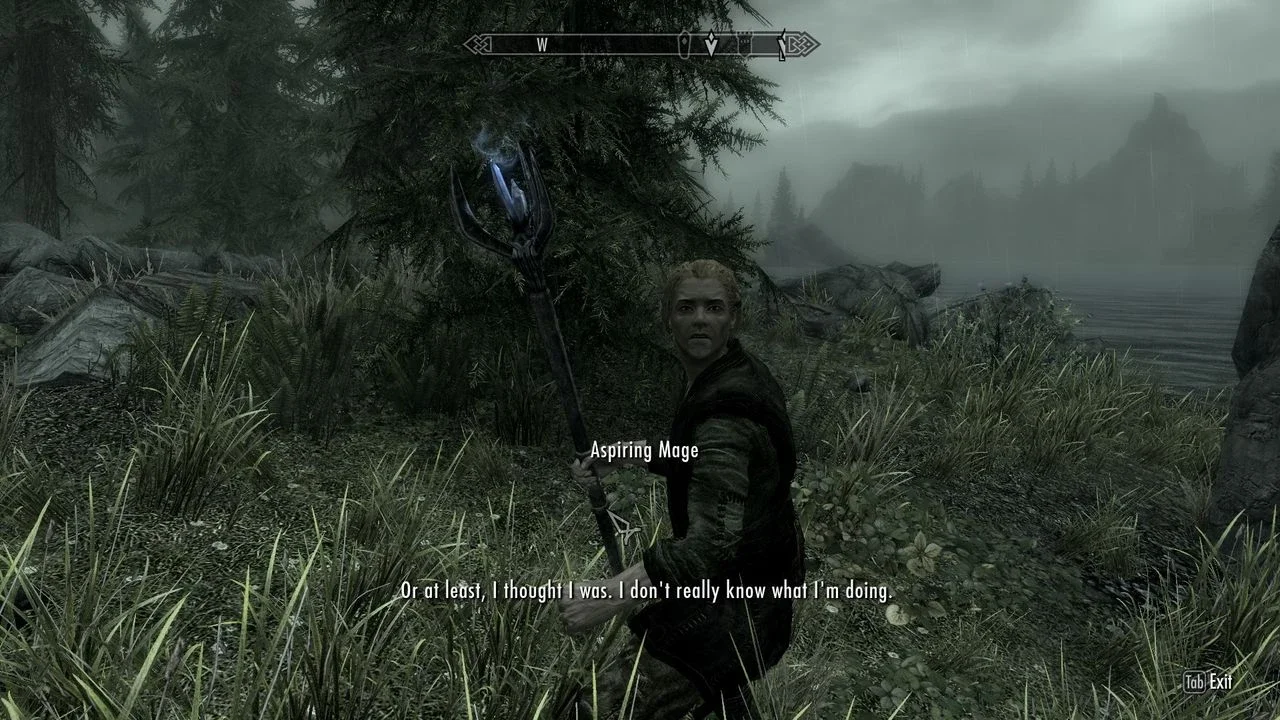Click the tower location marker on the compass

pos(745,44)
